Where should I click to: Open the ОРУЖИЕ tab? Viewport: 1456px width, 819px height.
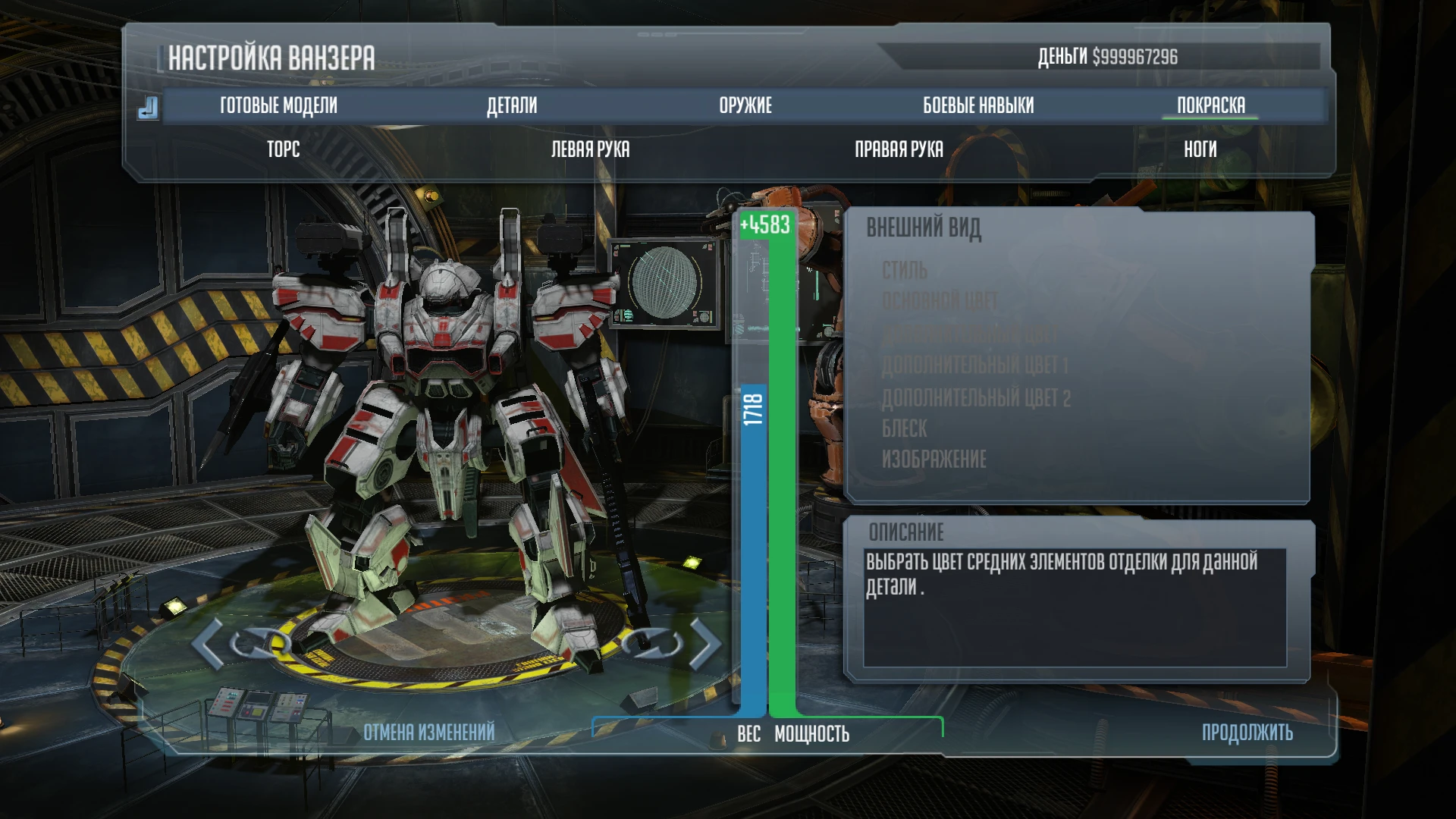point(745,105)
